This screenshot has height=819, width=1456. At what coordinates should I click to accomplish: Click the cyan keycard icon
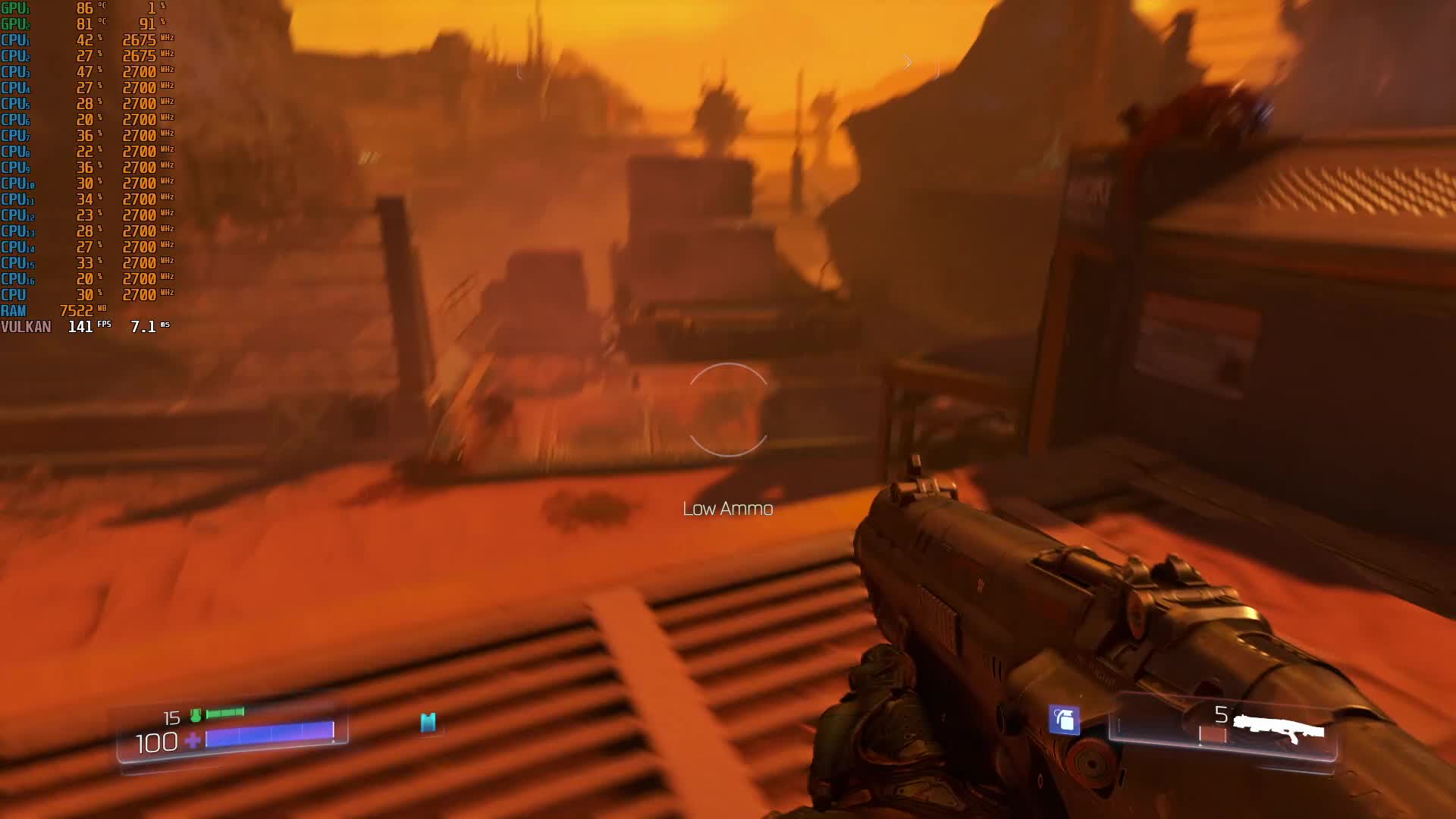428,722
